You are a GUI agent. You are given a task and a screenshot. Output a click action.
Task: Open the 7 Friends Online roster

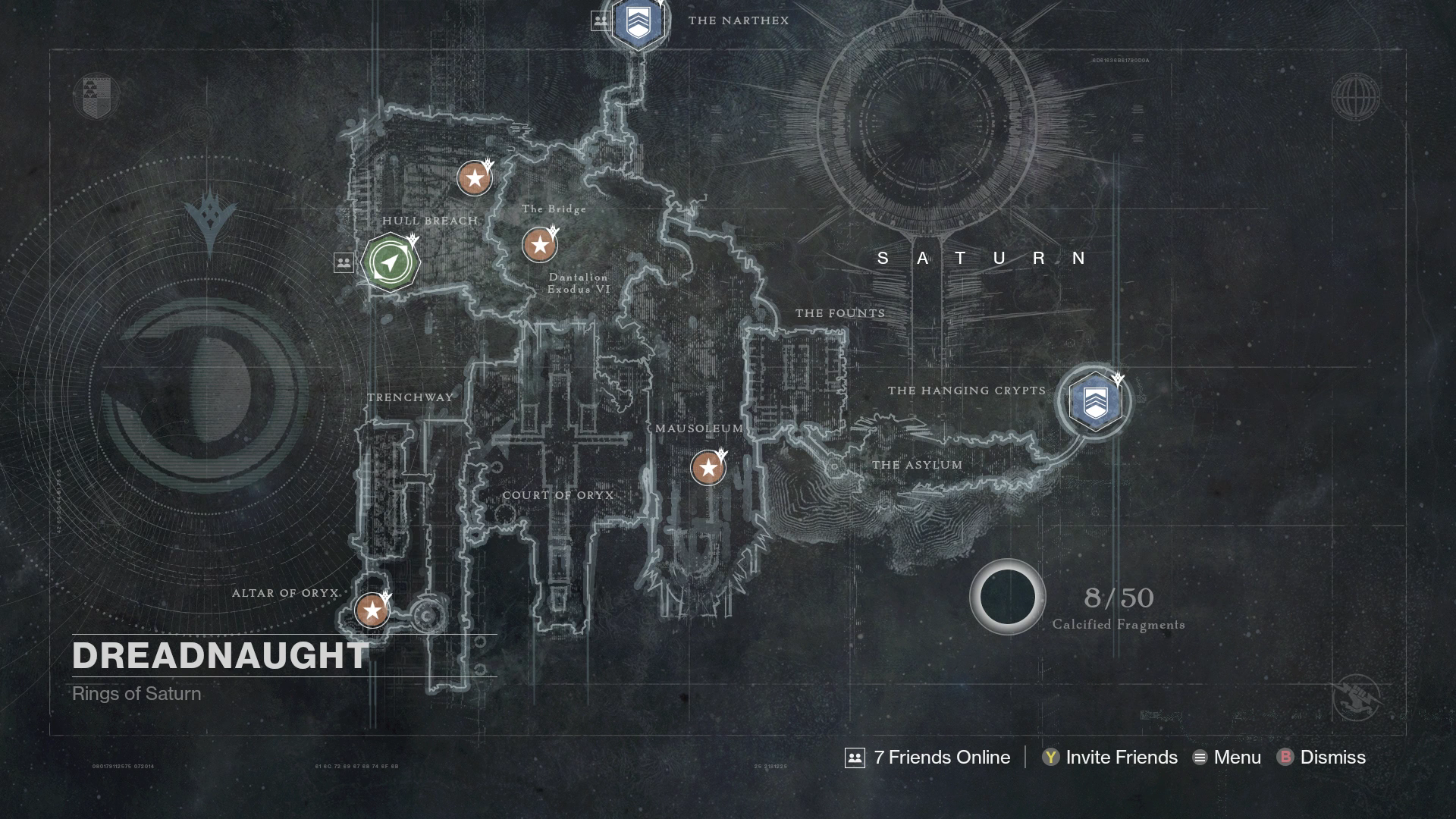coord(927,757)
